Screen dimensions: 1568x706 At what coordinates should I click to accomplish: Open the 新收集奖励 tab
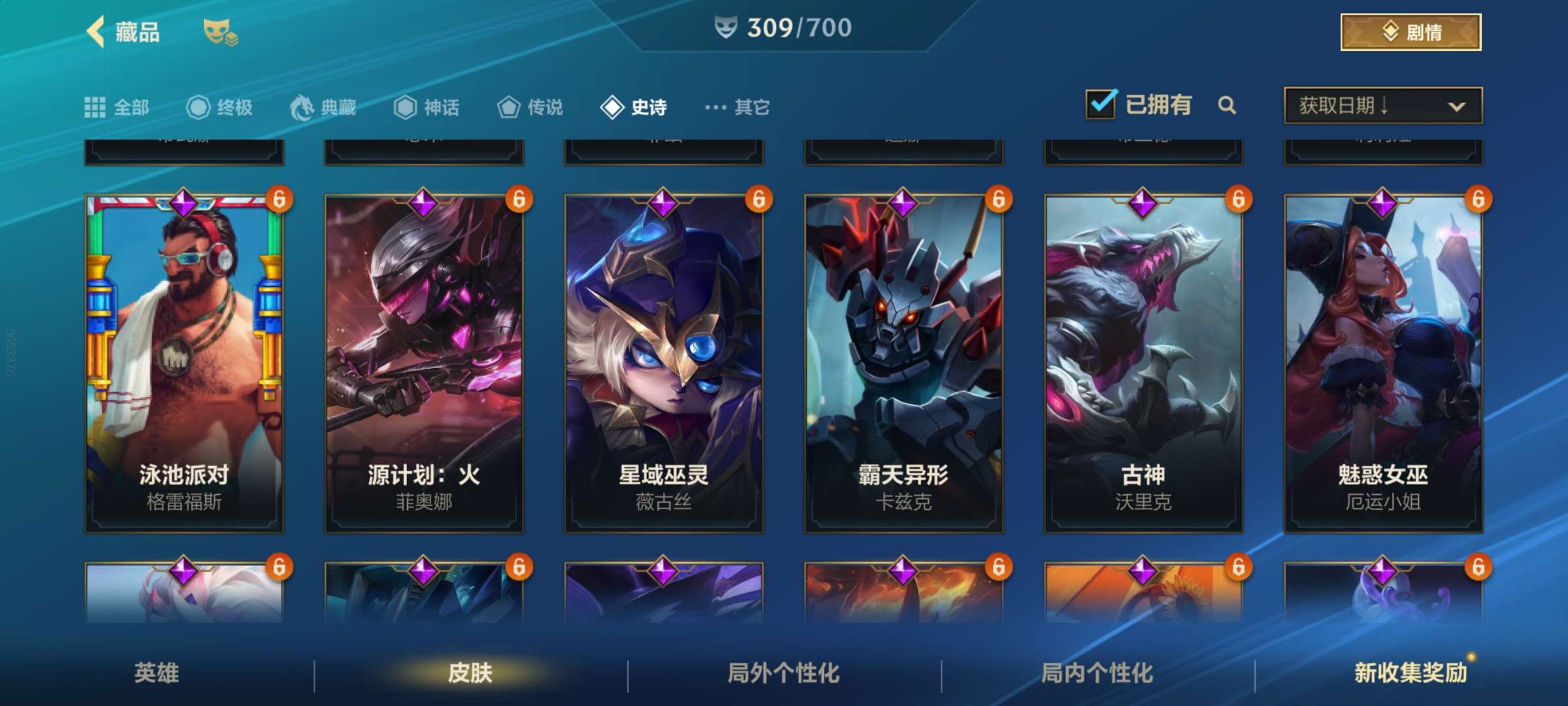(x=1411, y=673)
